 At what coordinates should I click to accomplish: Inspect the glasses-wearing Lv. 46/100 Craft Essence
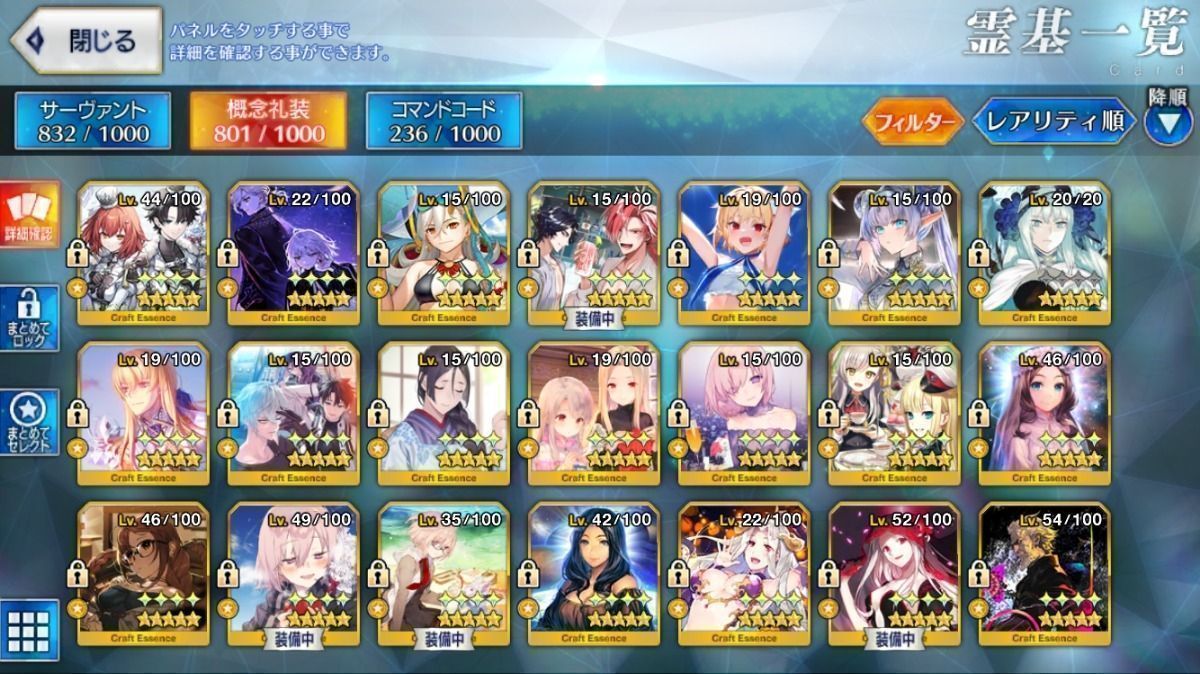(x=143, y=573)
